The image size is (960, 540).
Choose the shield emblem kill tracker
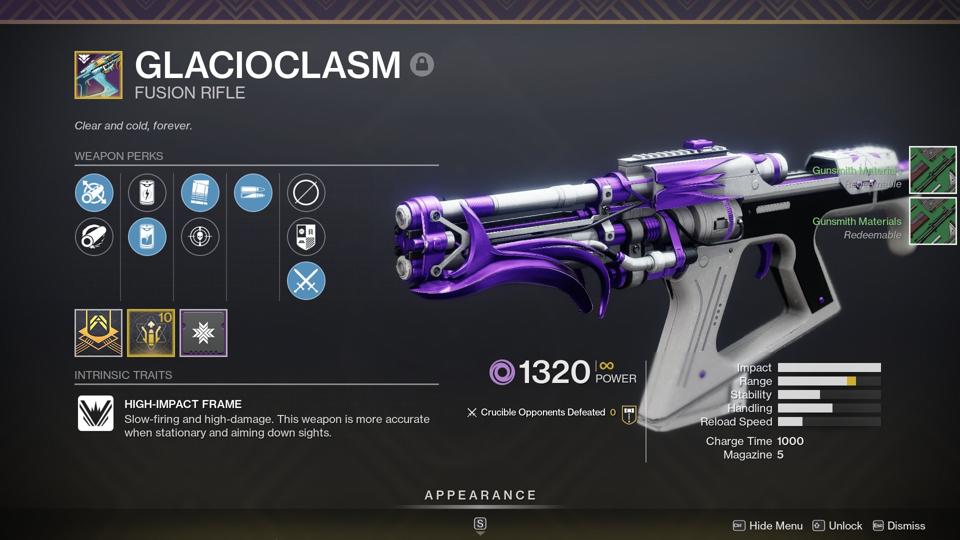point(306,237)
